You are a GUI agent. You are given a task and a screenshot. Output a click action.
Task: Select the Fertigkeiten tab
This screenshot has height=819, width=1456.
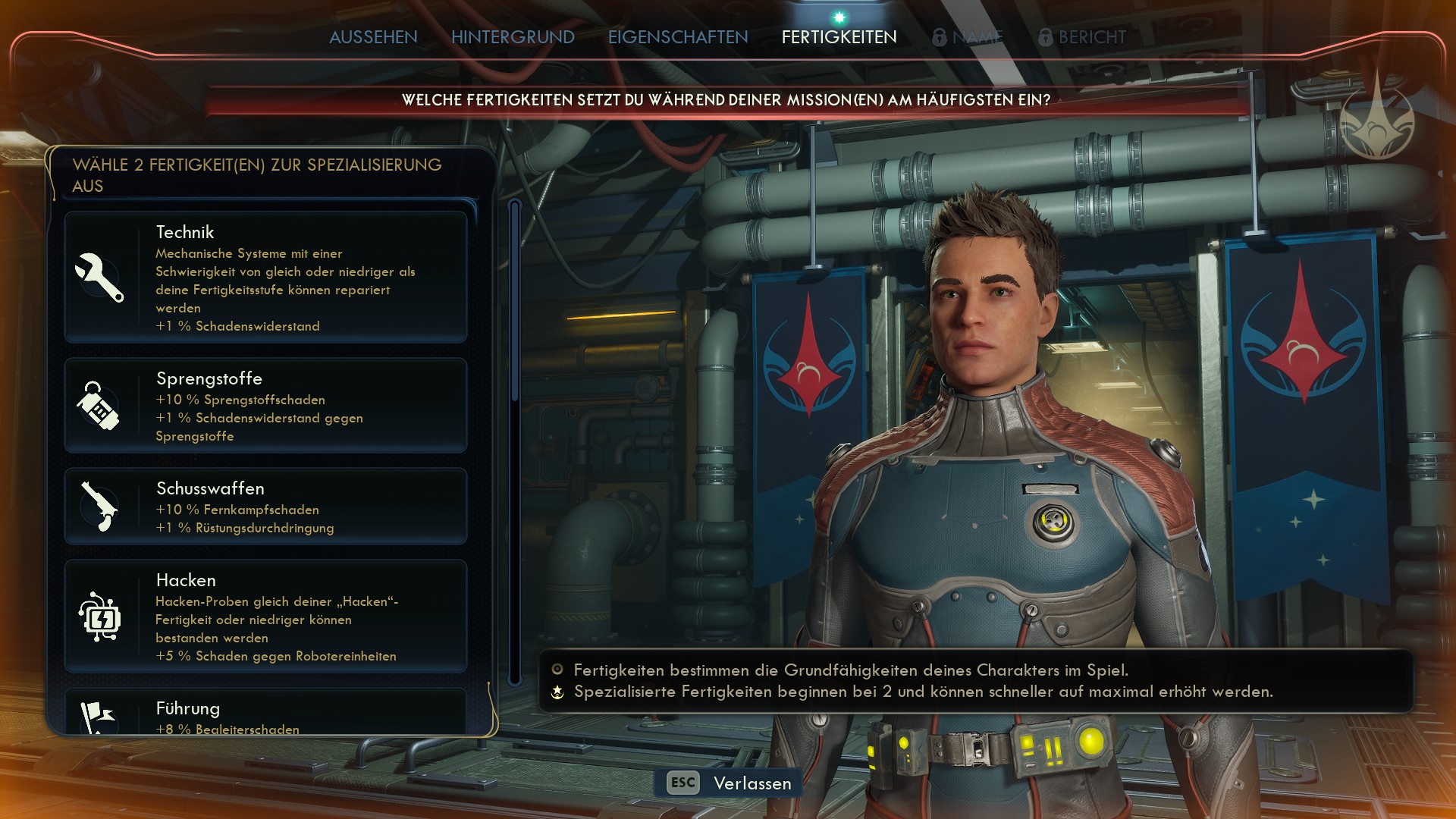(x=839, y=37)
